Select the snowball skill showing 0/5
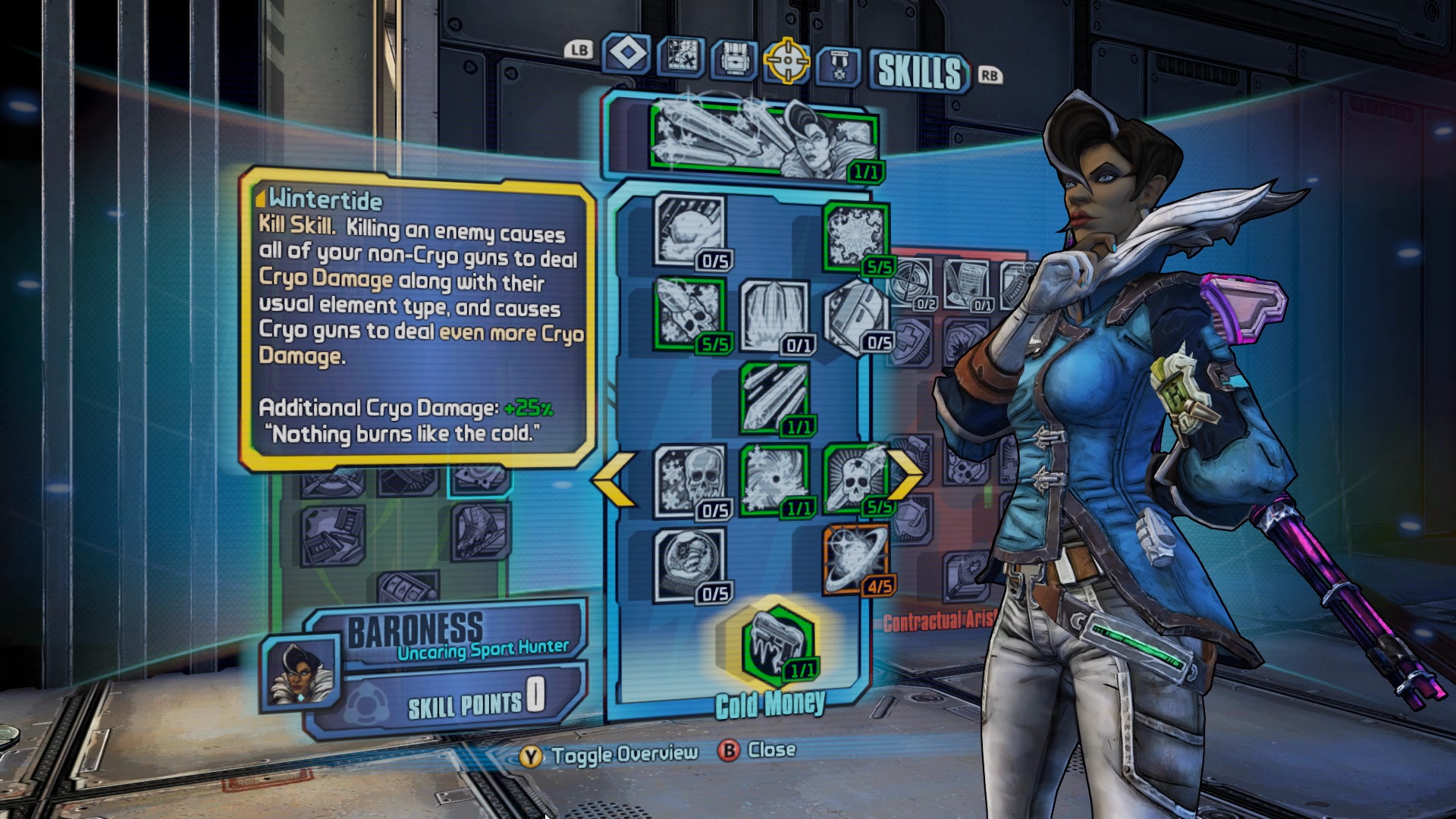Screen dimensions: 1456x819 [x=689, y=231]
